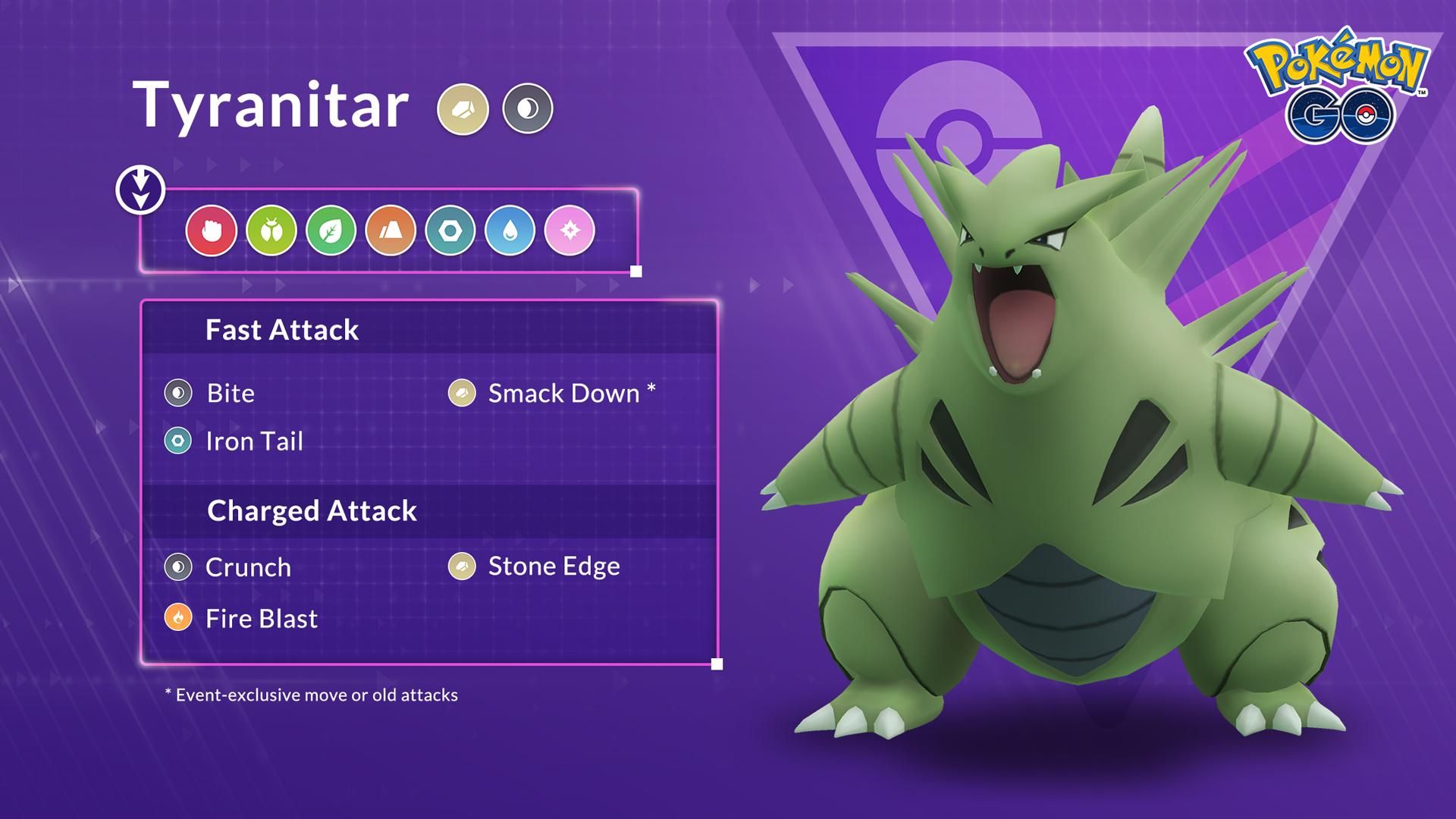The height and width of the screenshot is (819, 1456).
Task: Select the Bite fast attack
Action: [x=230, y=394]
